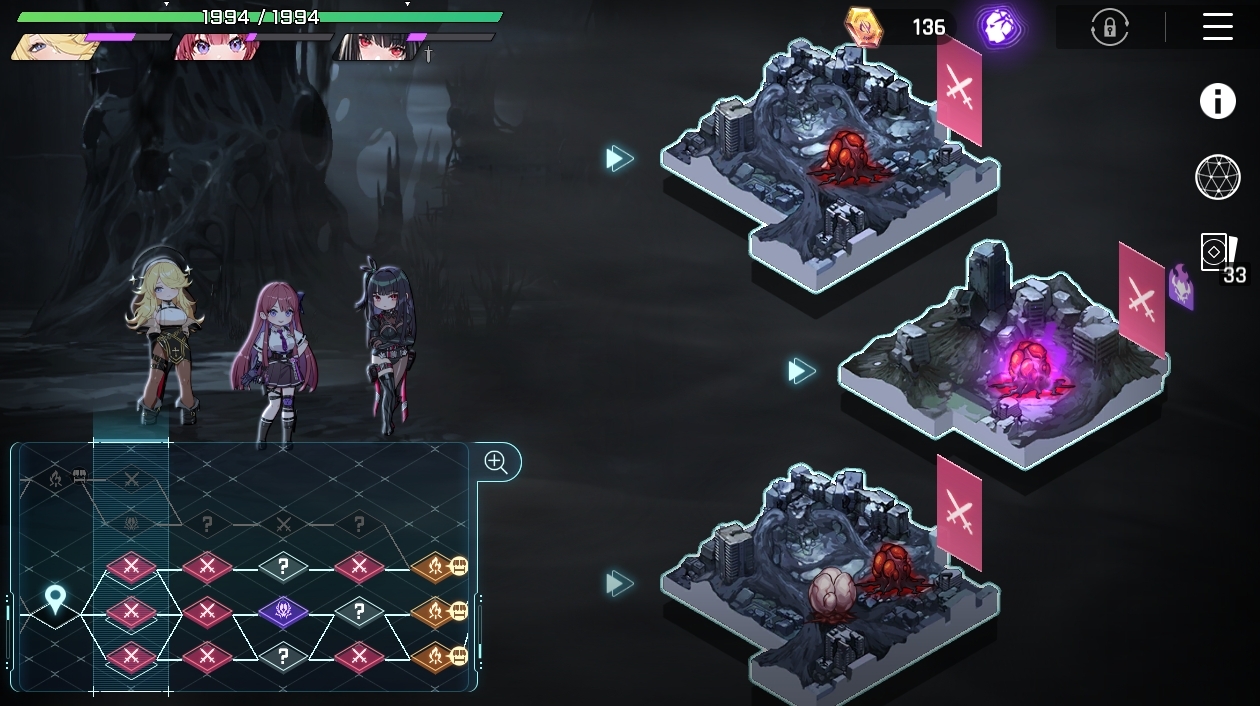Open the hamburger main menu

click(x=1217, y=27)
